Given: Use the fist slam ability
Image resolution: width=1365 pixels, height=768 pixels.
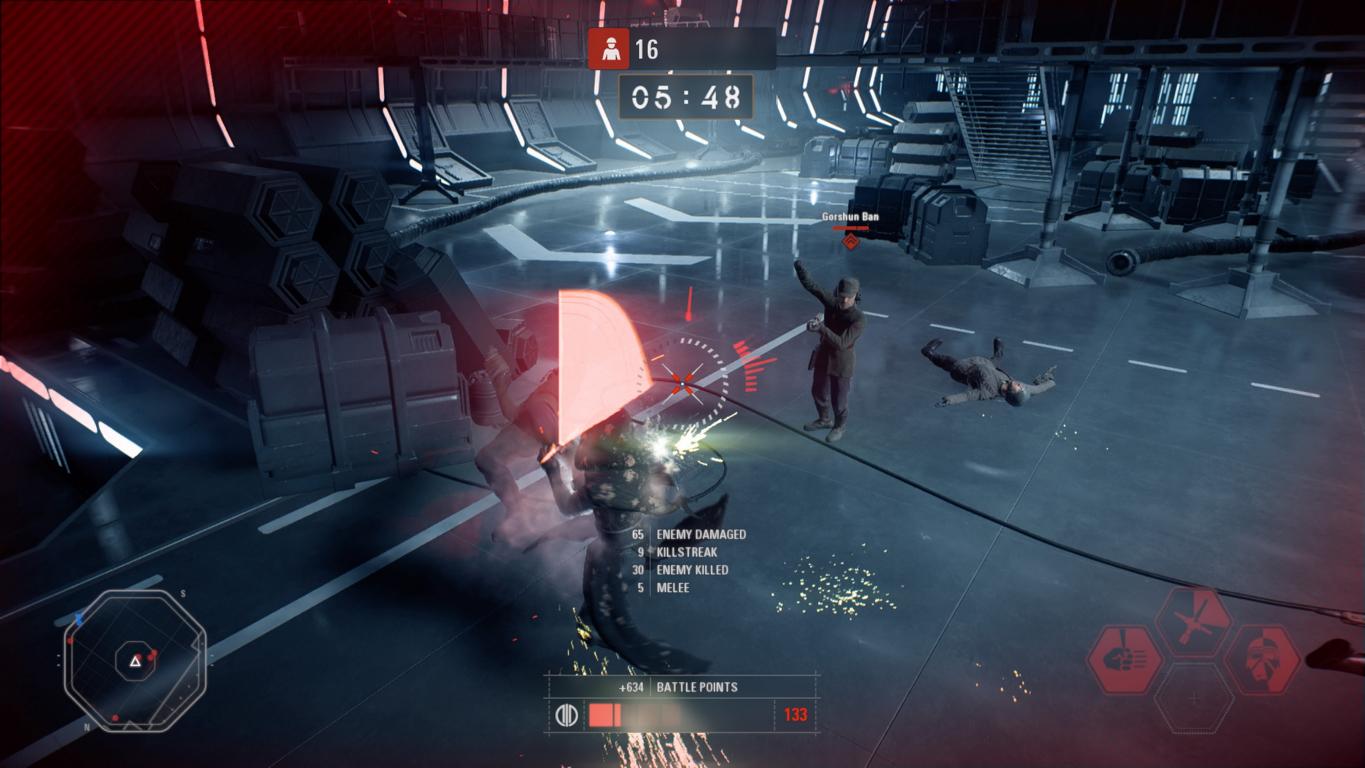Looking at the screenshot, I should point(1125,659).
